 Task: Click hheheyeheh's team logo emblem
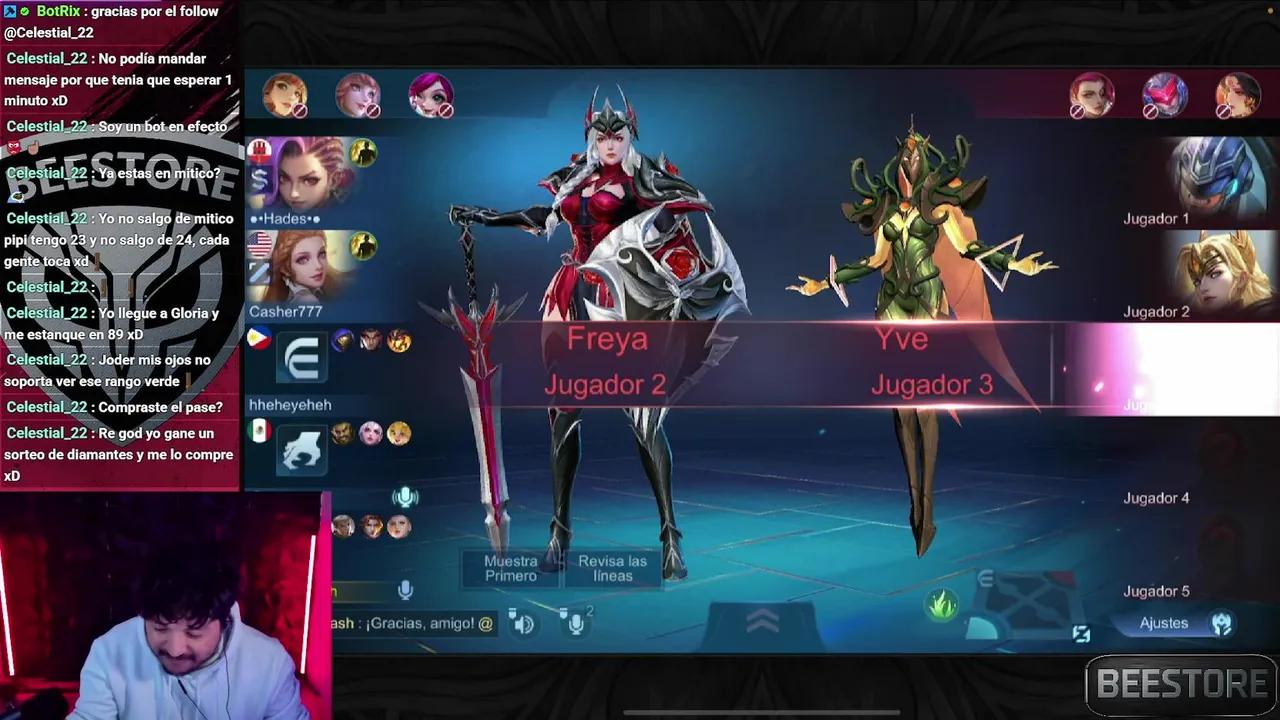(302, 358)
